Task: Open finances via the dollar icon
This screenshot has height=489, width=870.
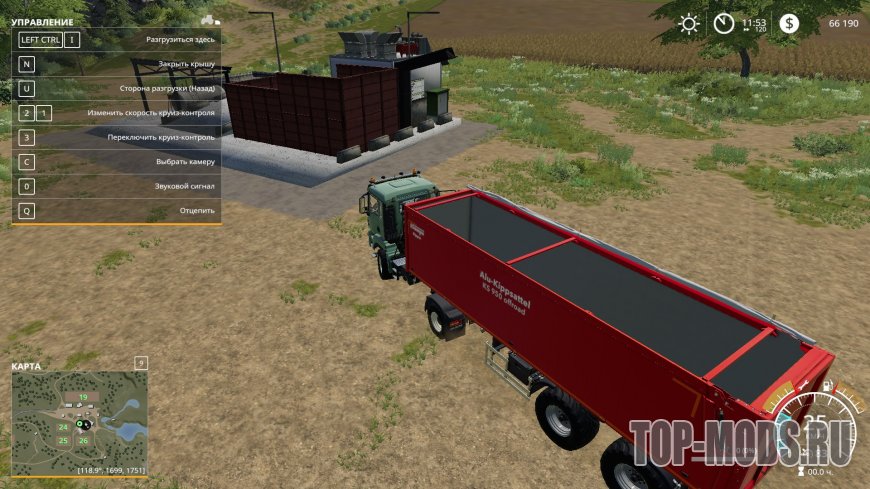Action: pyautogui.click(x=790, y=23)
